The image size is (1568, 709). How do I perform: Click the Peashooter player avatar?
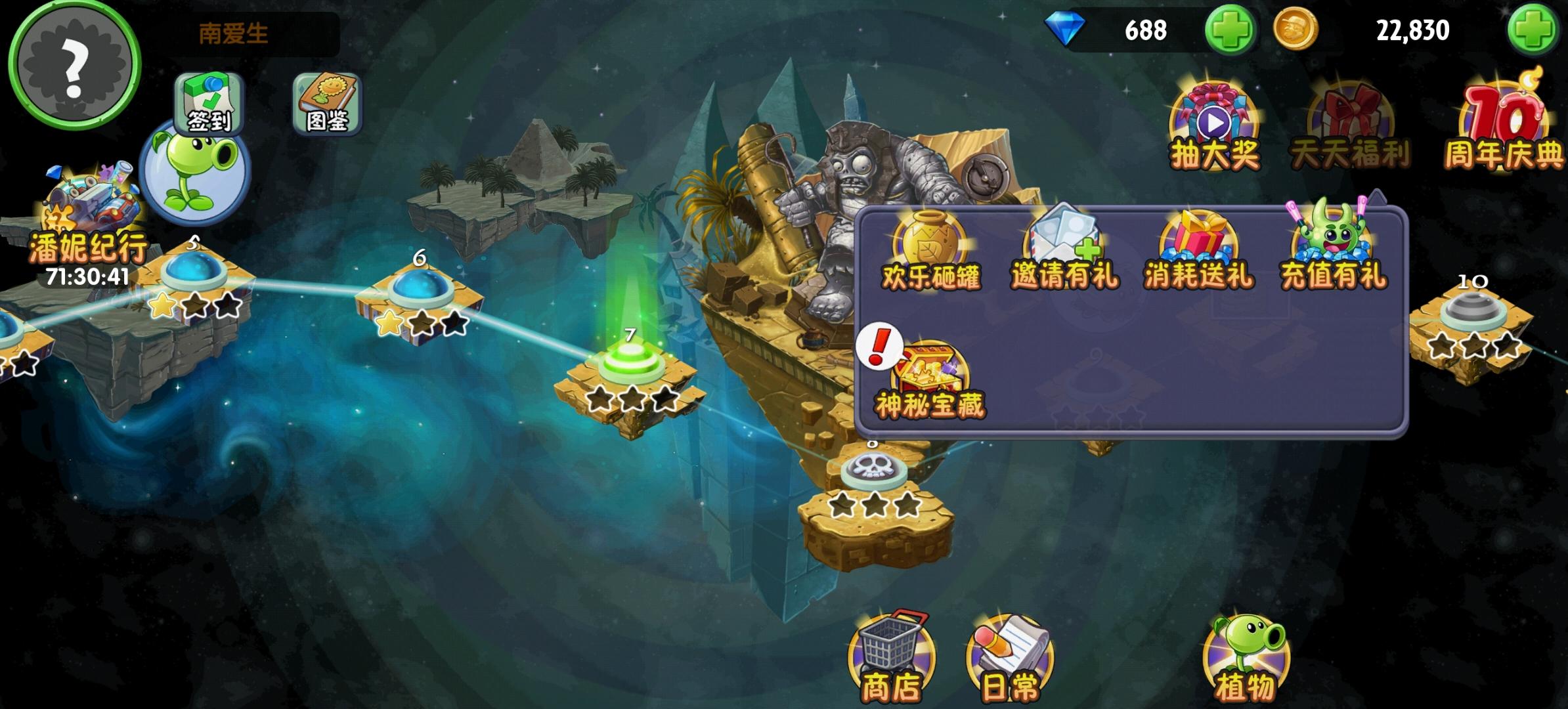coord(194,174)
